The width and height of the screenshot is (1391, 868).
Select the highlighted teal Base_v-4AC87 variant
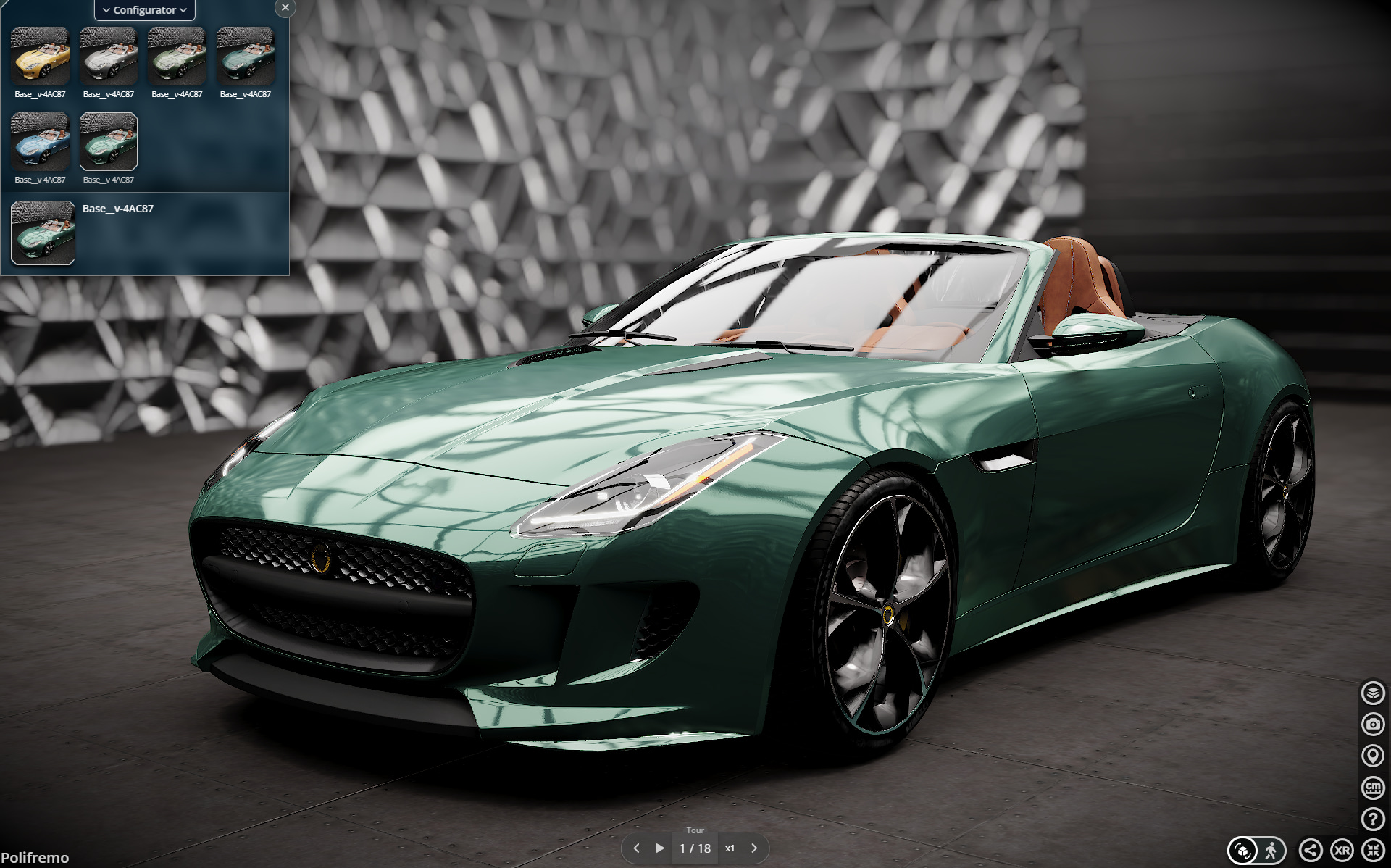coord(107,142)
